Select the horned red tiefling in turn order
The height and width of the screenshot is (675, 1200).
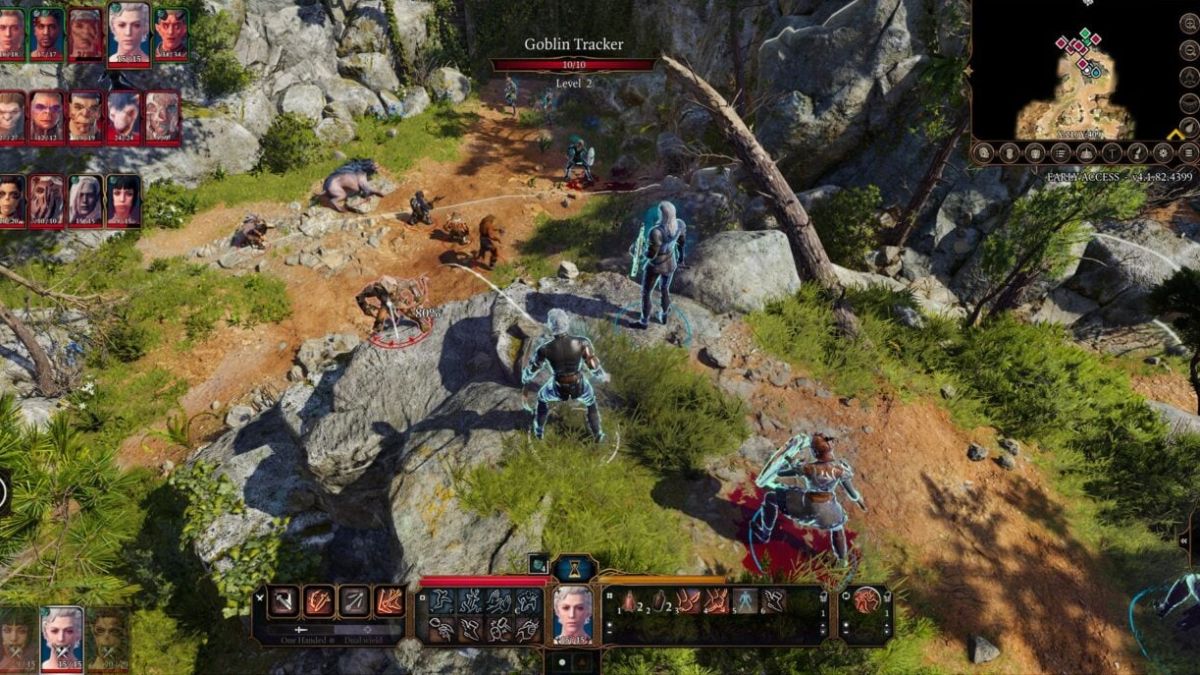[x=170, y=33]
